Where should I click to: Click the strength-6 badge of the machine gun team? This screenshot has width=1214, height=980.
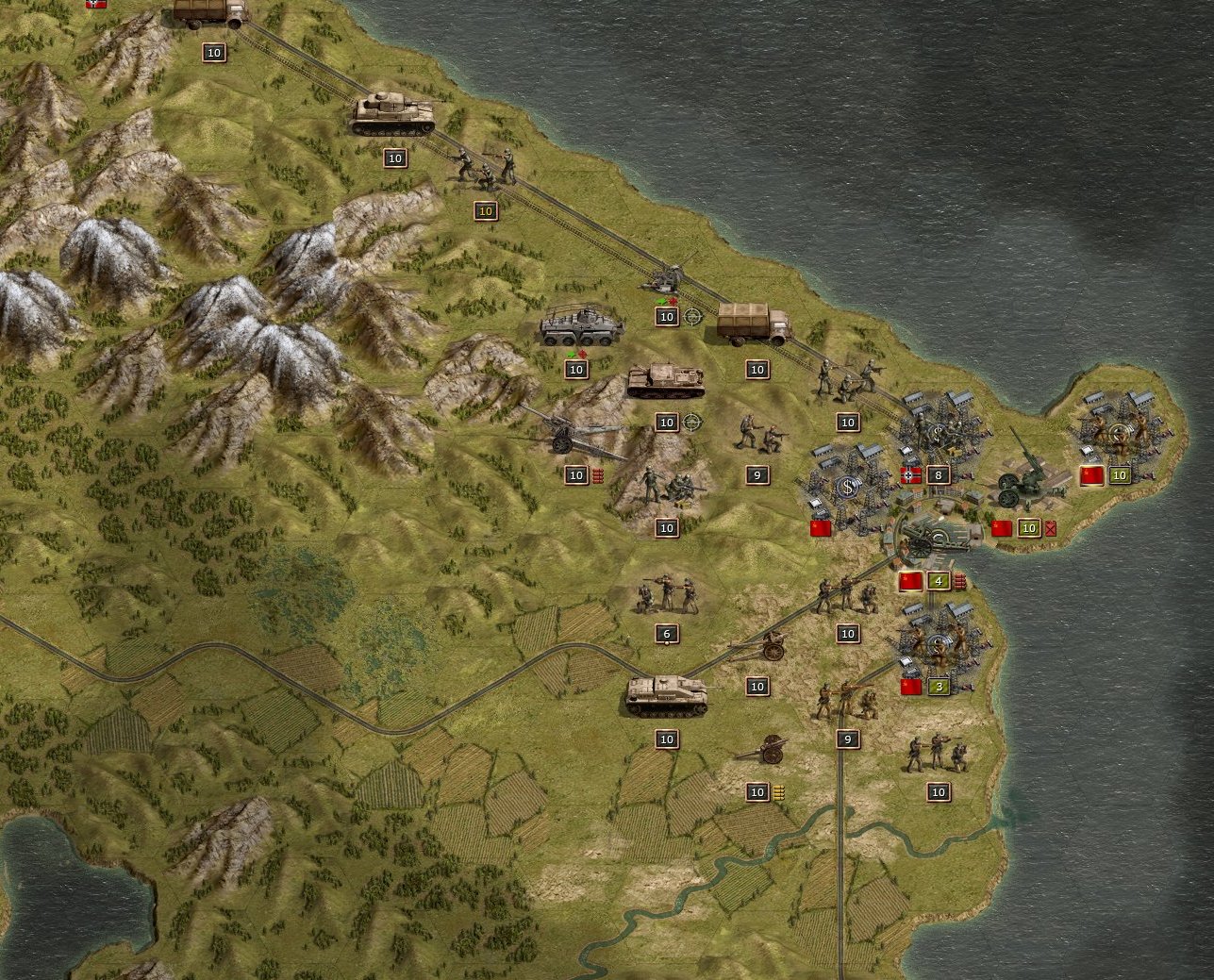665,632
